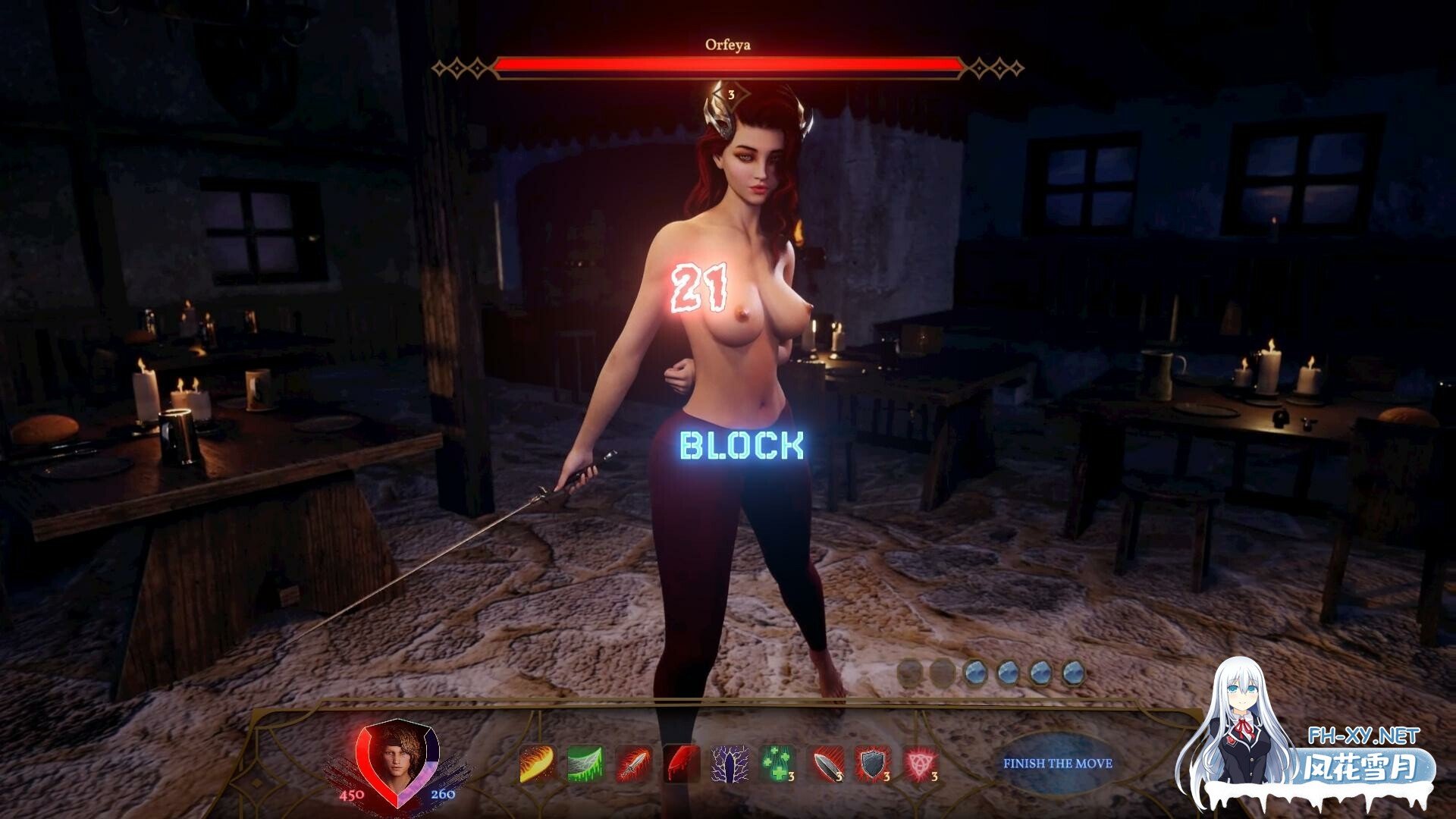Use the green poison slash skill
This screenshot has width=1456, height=819.
click(585, 764)
